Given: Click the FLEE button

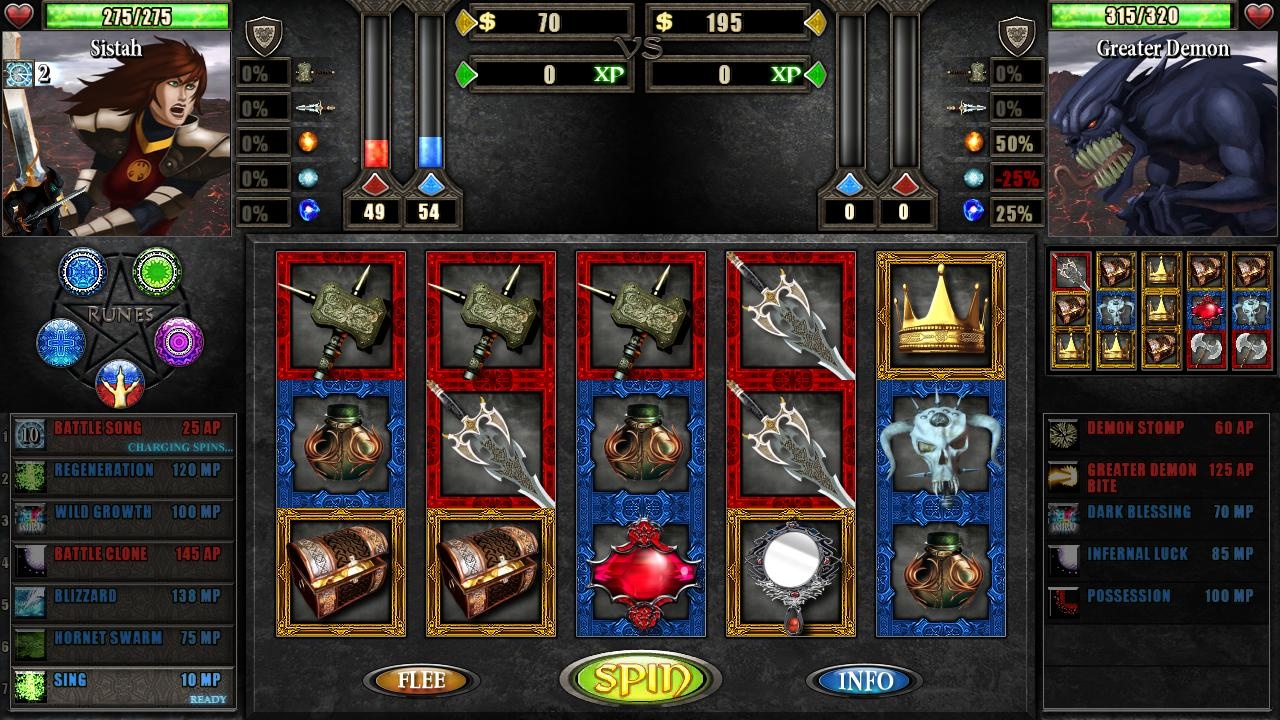Looking at the screenshot, I should 420,682.
